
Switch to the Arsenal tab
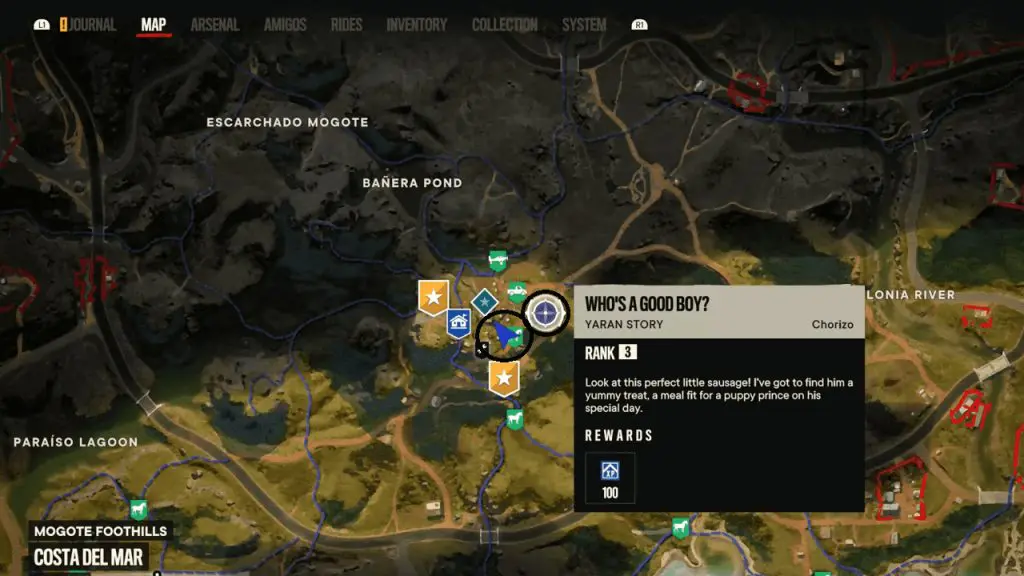click(215, 24)
